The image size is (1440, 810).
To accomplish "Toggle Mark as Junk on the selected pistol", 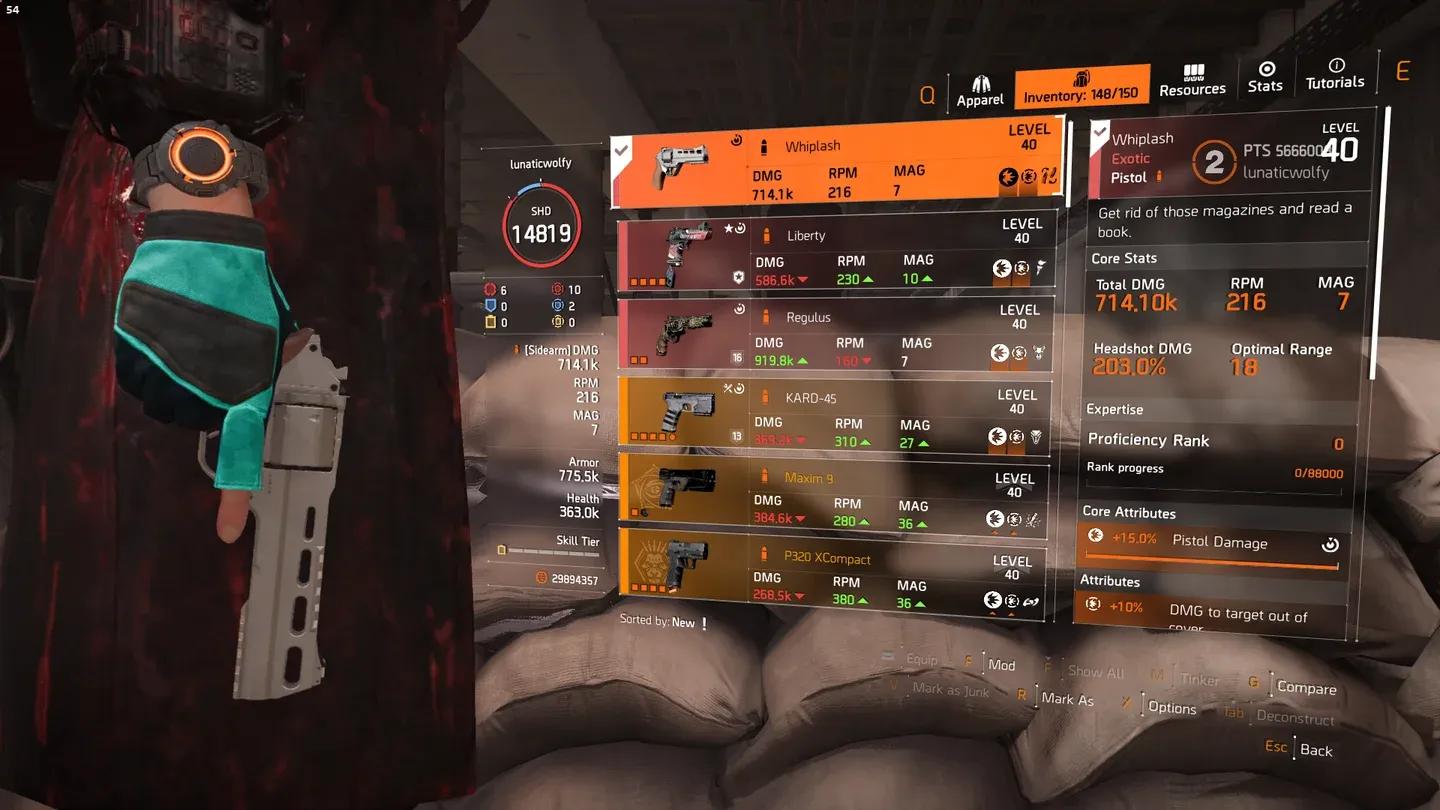I will tap(950, 690).
